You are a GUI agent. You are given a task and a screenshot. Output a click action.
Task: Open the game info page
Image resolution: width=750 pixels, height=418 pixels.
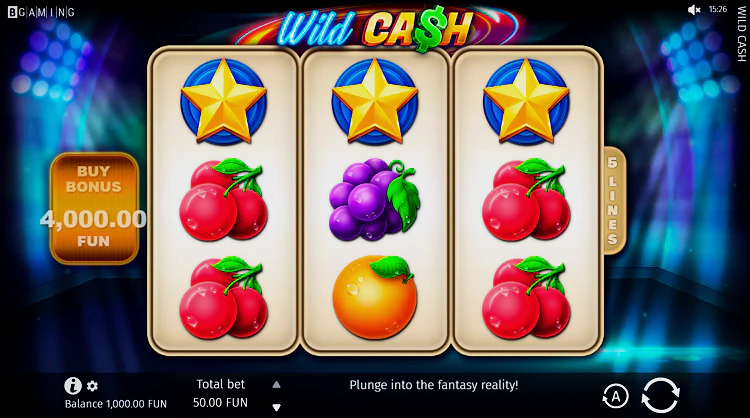point(72,385)
